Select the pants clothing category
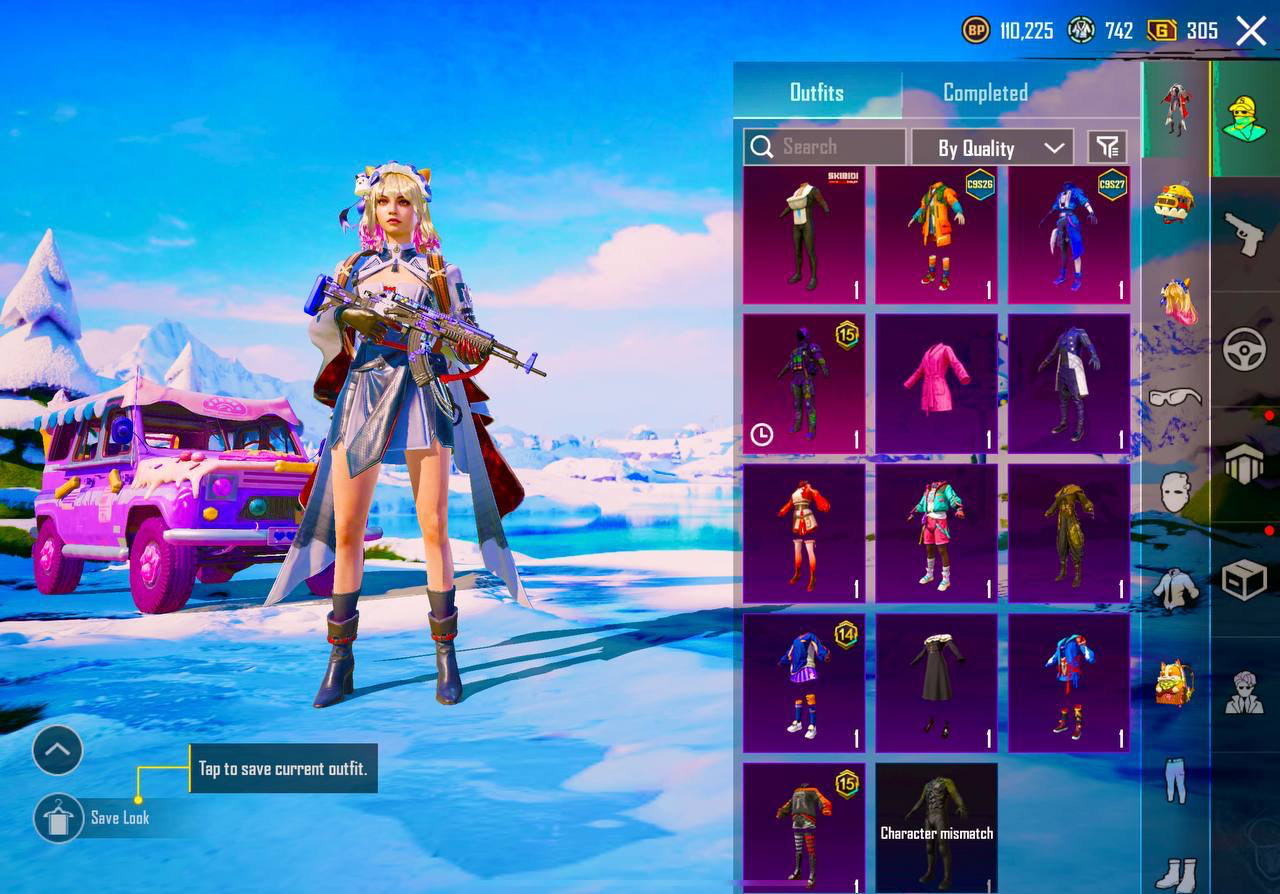Screen dimensions: 1280x894 [x=1176, y=780]
